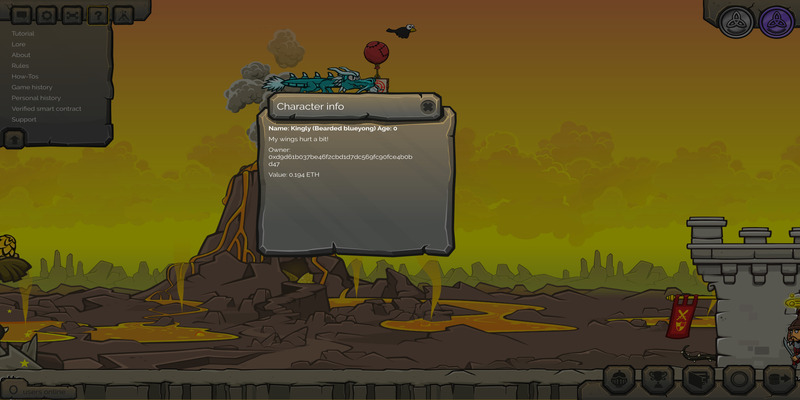This screenshot has width=800, height=400.
Task: Show the game Rules
Action: [20, 66]
